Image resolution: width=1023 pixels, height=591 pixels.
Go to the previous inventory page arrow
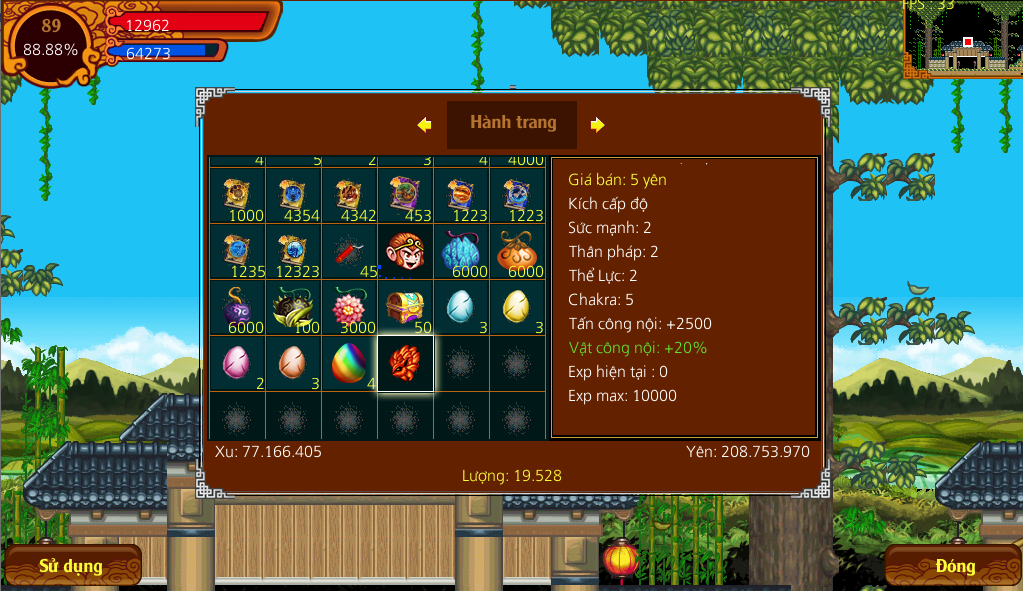coord(424,125)
